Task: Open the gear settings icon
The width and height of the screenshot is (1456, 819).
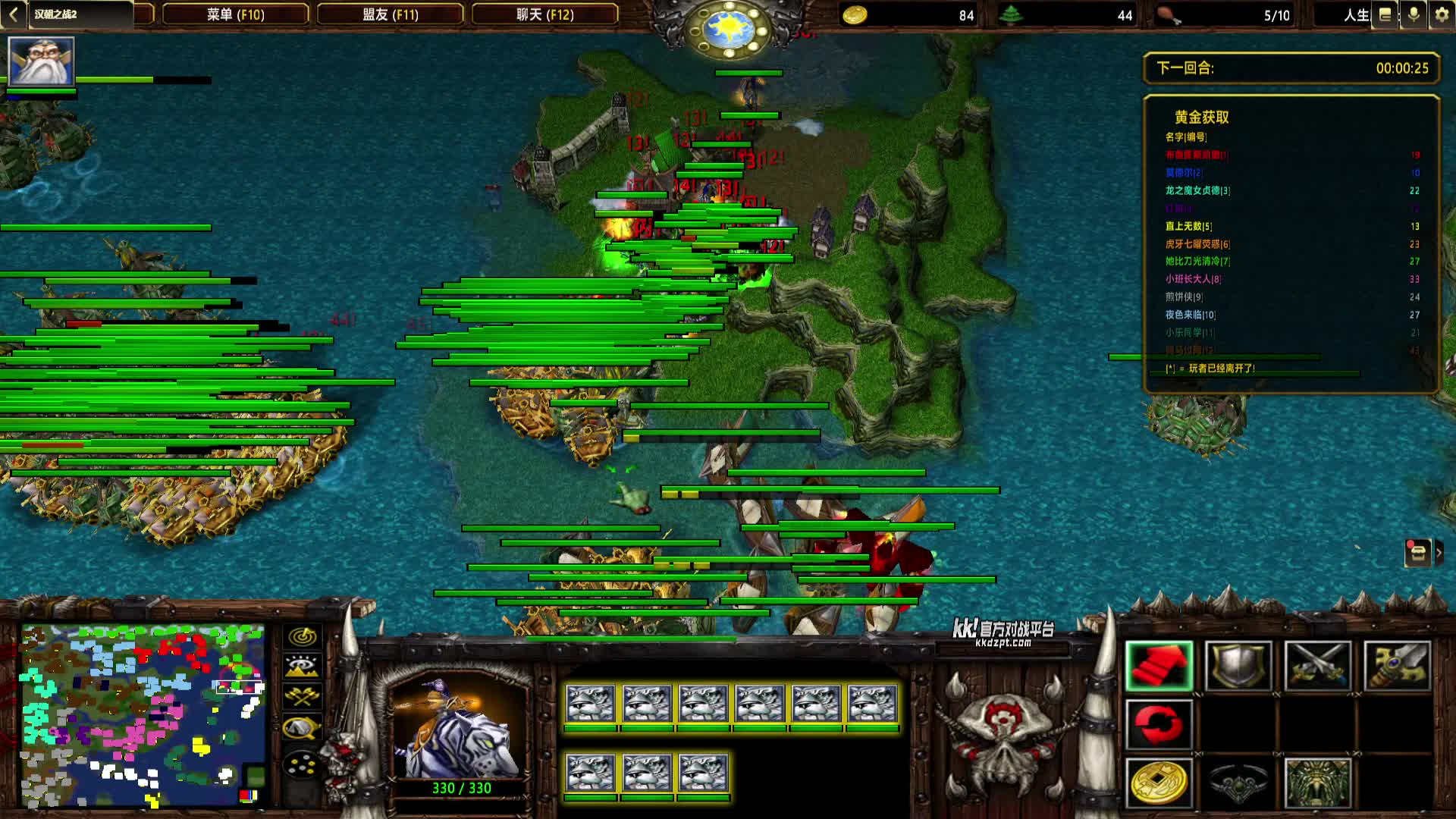Action: 1442,15
